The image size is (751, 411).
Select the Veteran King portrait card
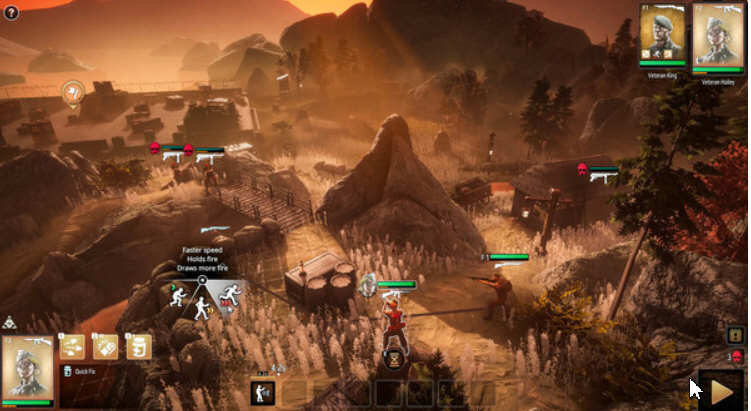663,33
